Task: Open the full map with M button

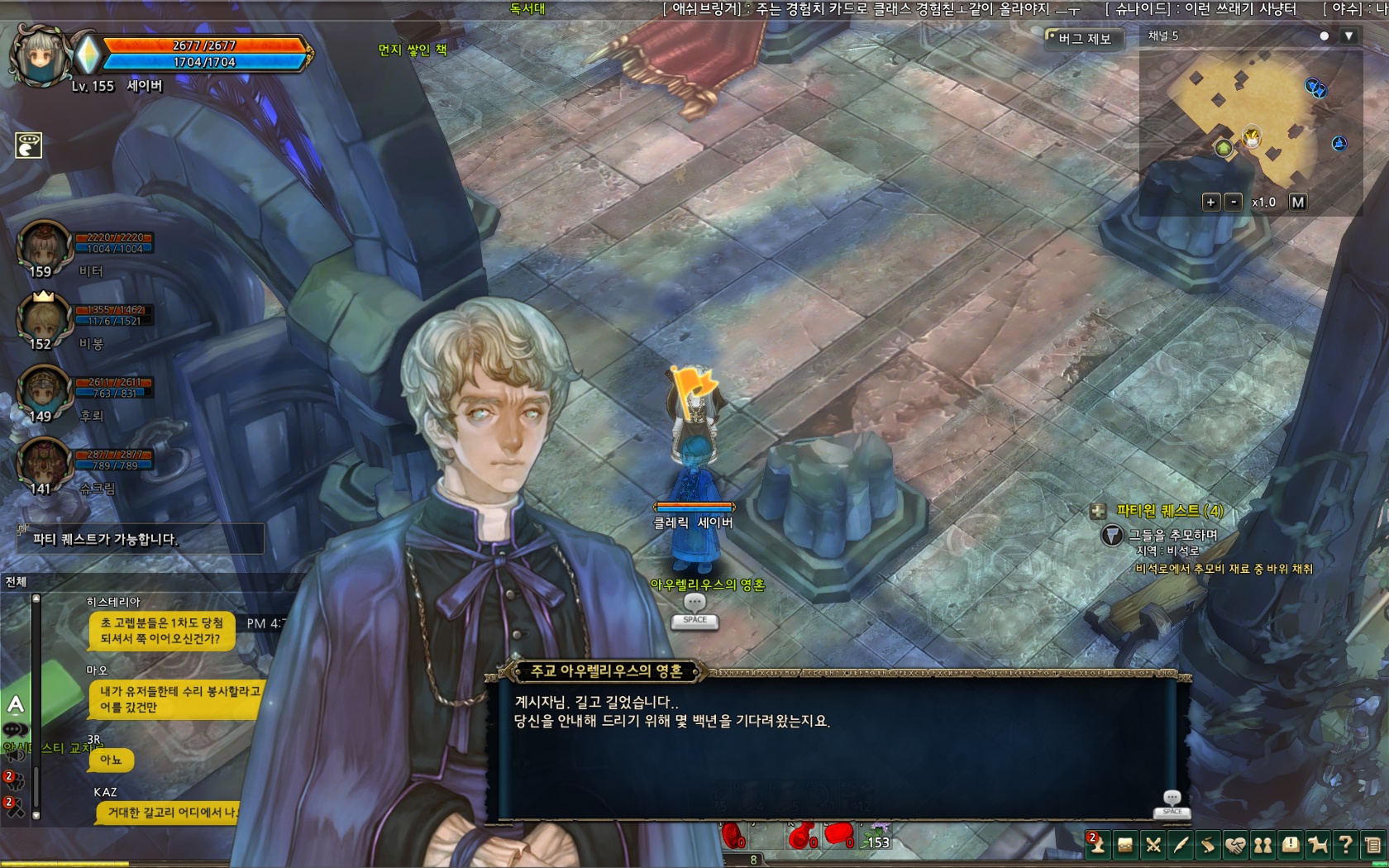Action: pos(1297,202)
